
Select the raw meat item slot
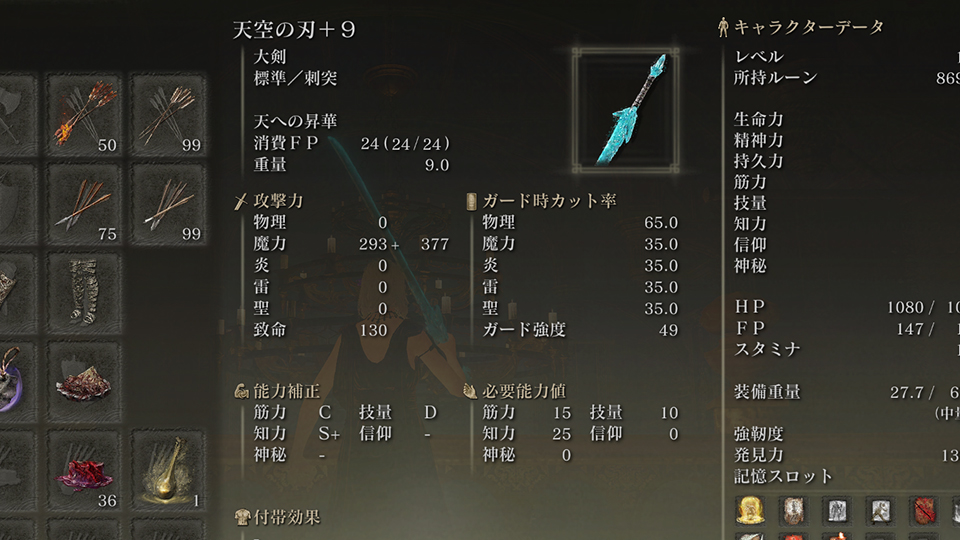[x=84, y=381]
